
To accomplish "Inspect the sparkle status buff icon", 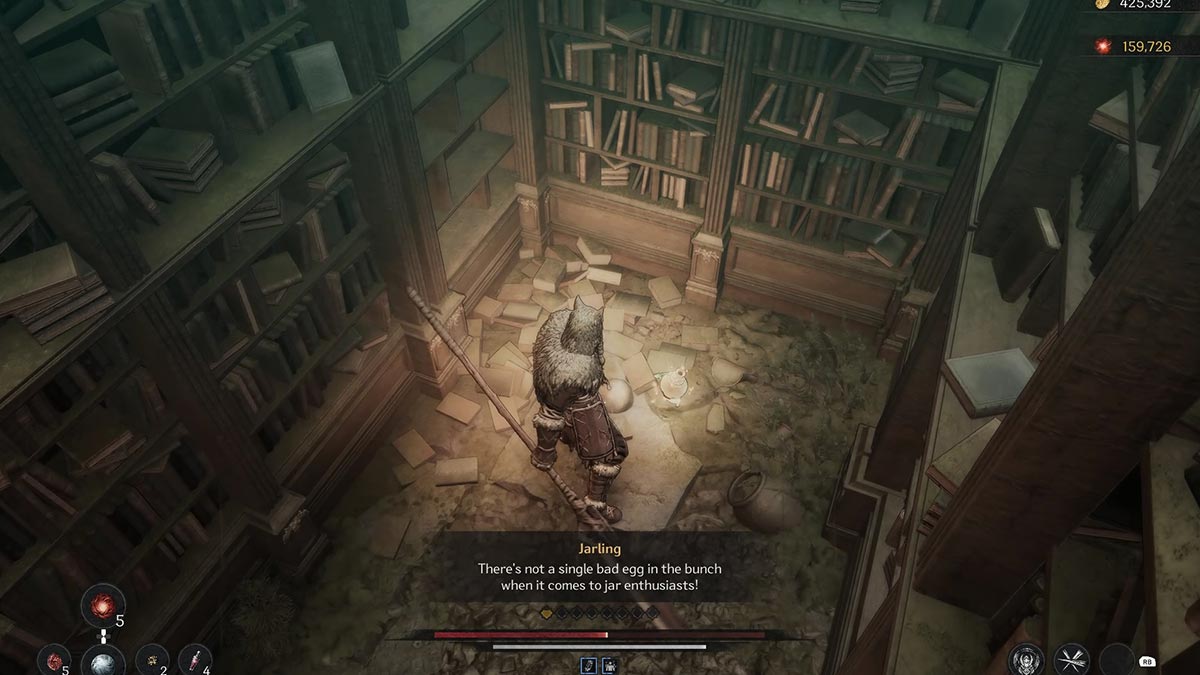I will [608, 664].
